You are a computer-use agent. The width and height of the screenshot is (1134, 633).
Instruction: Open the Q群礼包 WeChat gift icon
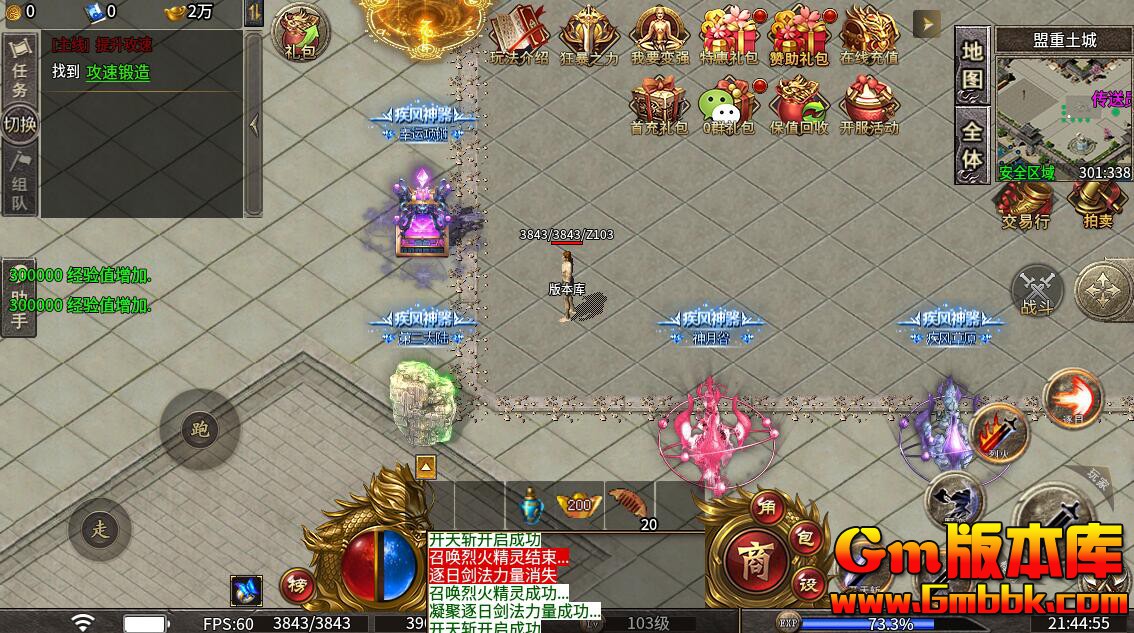(x=728, y=104)
